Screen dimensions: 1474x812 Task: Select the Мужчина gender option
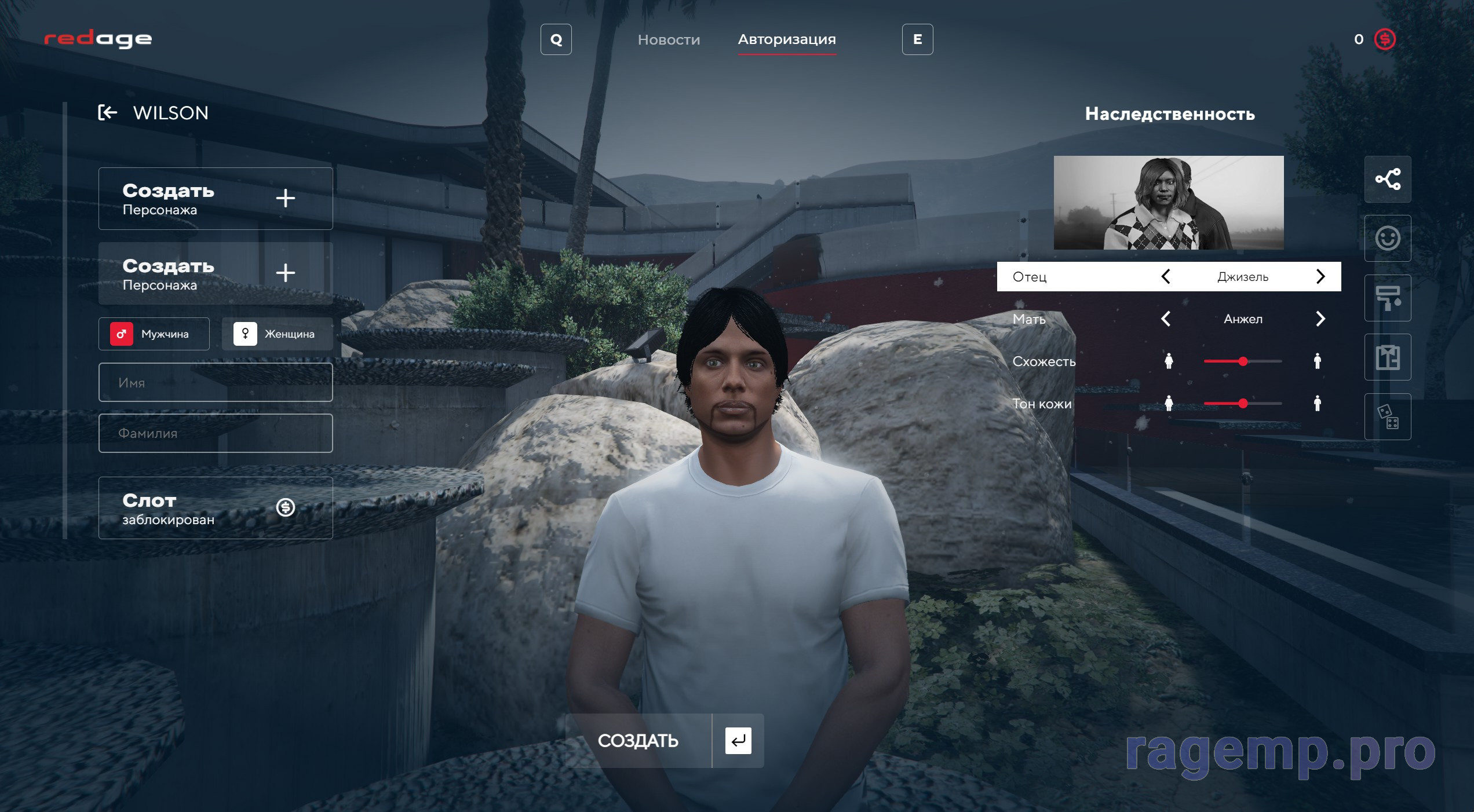pos(154,334)
